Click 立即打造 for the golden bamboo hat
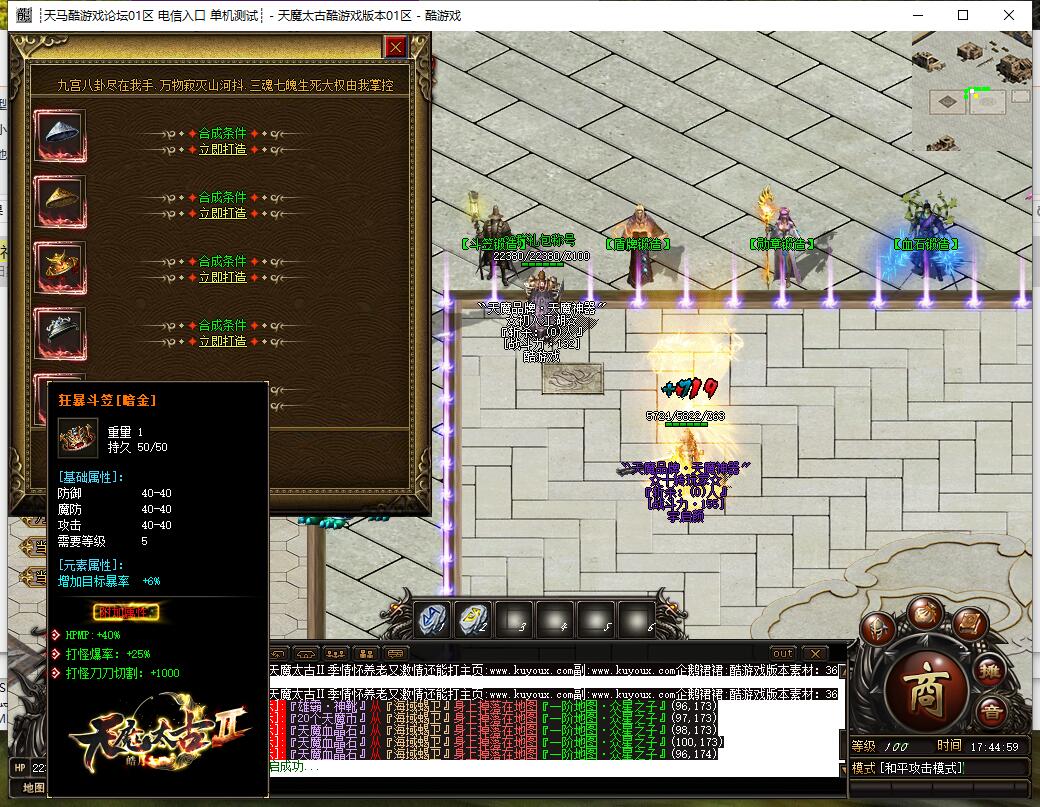The image size is (1040, 807). coord(222,213)
